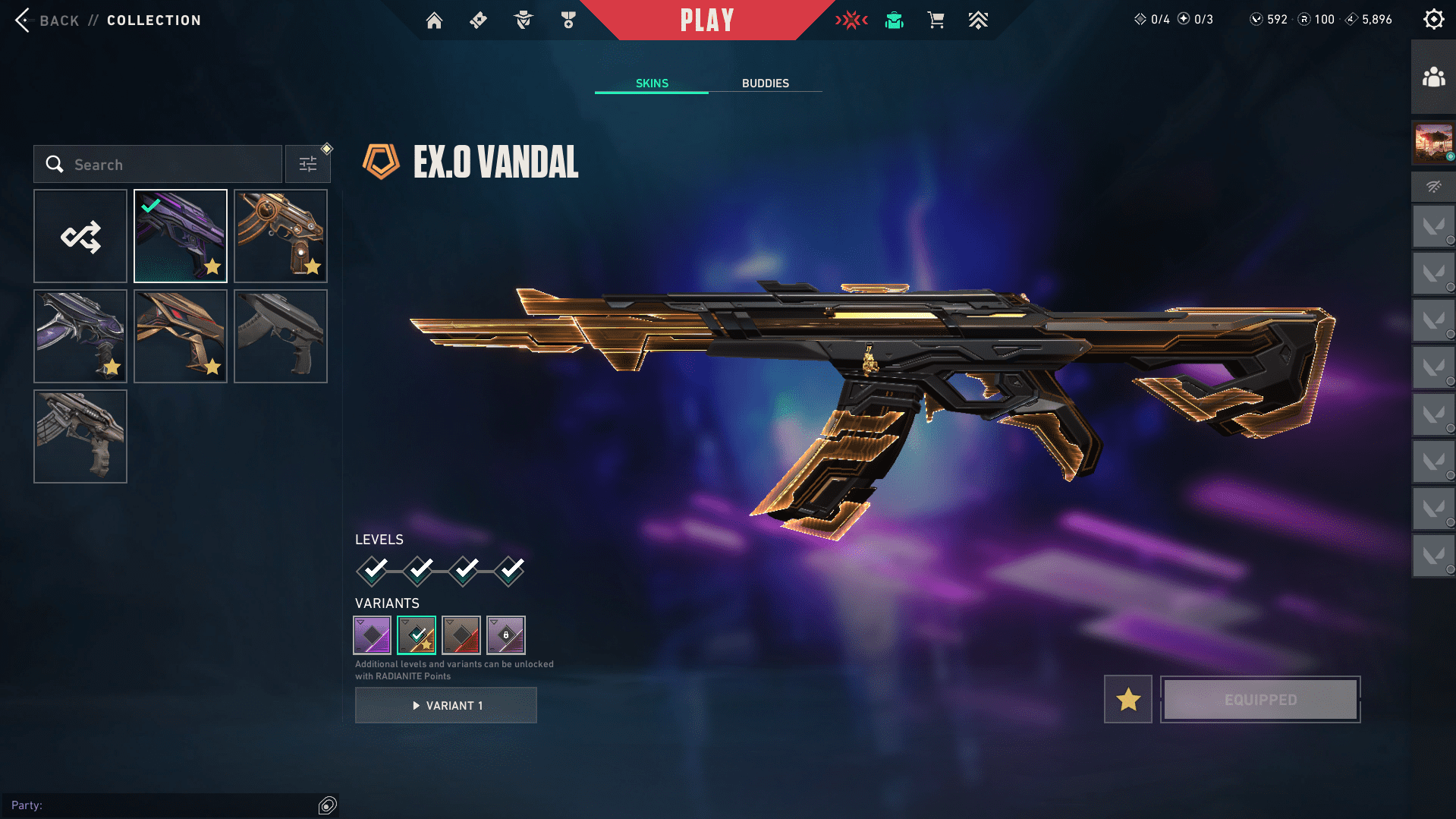Switch to the BUDDIES tab
This screenshot has width=1456, height=819.
point(766,83)
